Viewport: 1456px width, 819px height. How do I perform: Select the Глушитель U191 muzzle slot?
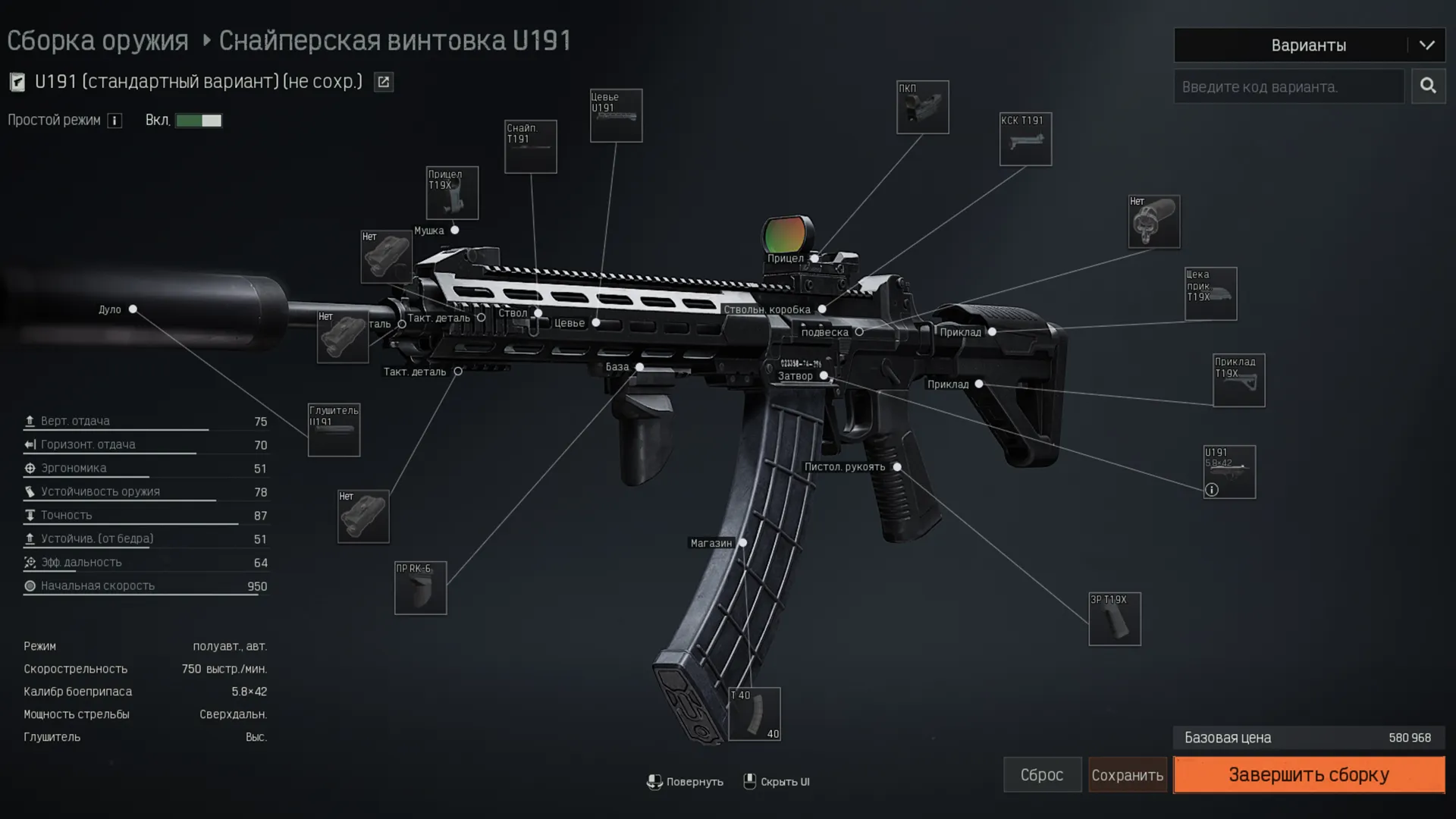tap(334, 430)
